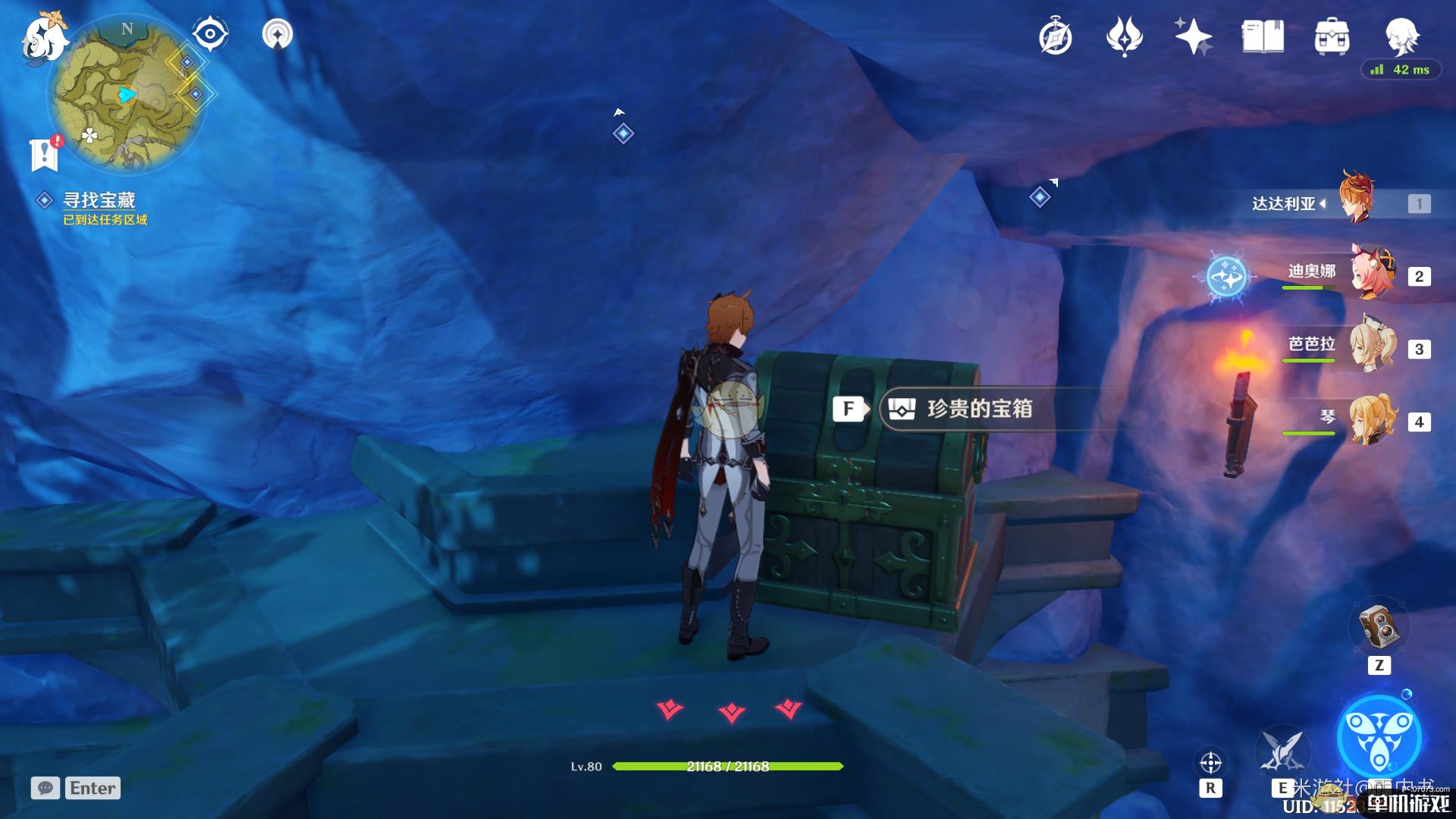Open the adventurer compass events icon
The width and height of the screenshot is (1456, 819).
pos(1055,37)
